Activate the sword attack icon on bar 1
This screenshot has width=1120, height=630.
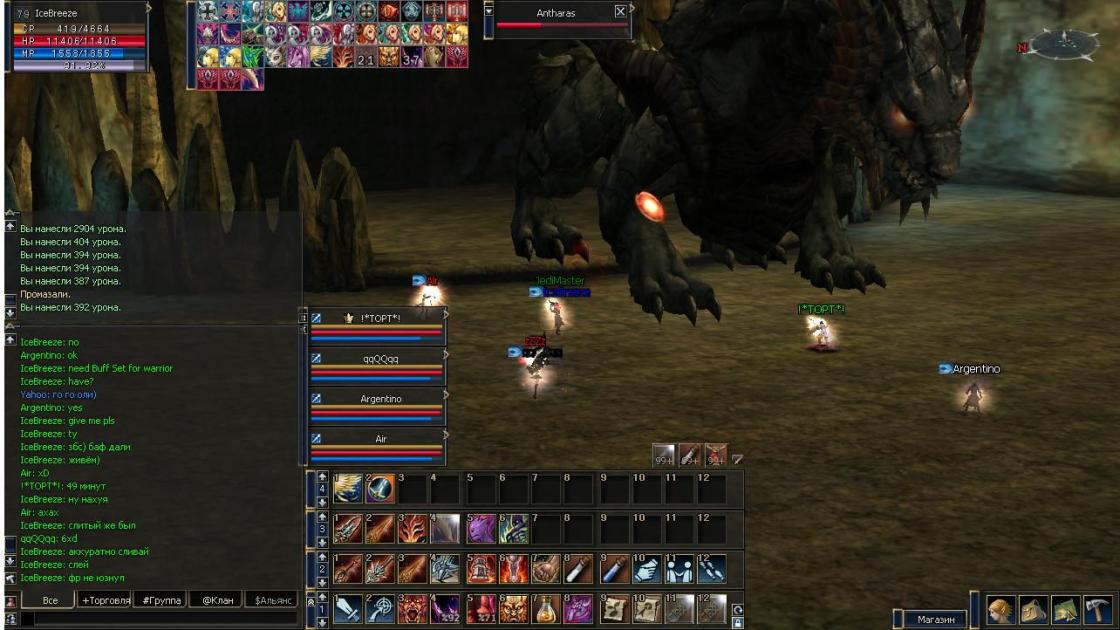click(x=347, y=609)
